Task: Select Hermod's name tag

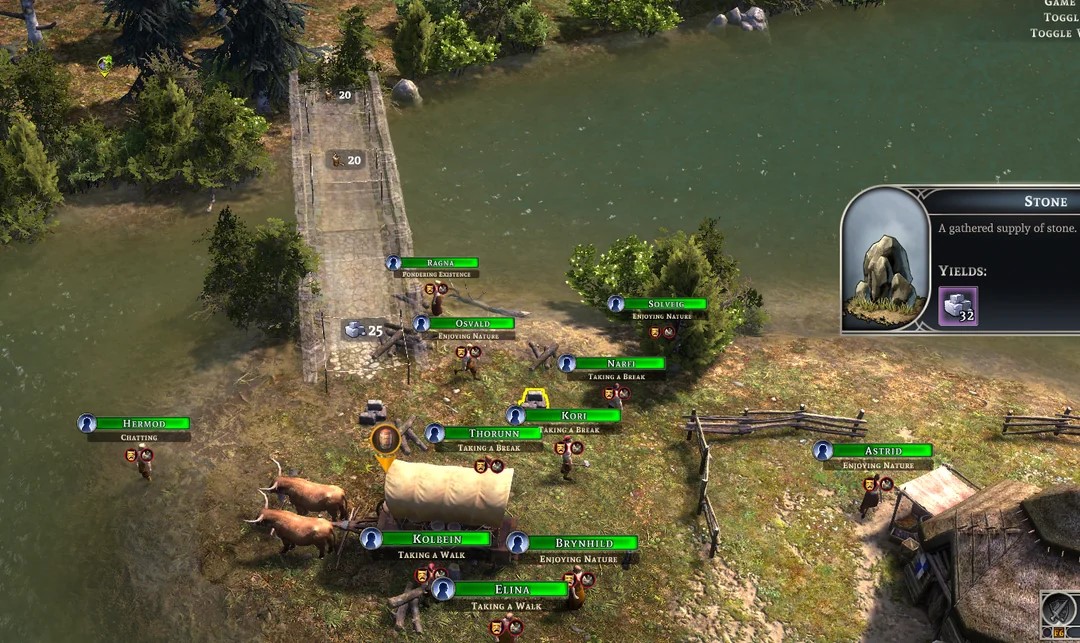Action: pyautogui.click(x=145, y=424)
